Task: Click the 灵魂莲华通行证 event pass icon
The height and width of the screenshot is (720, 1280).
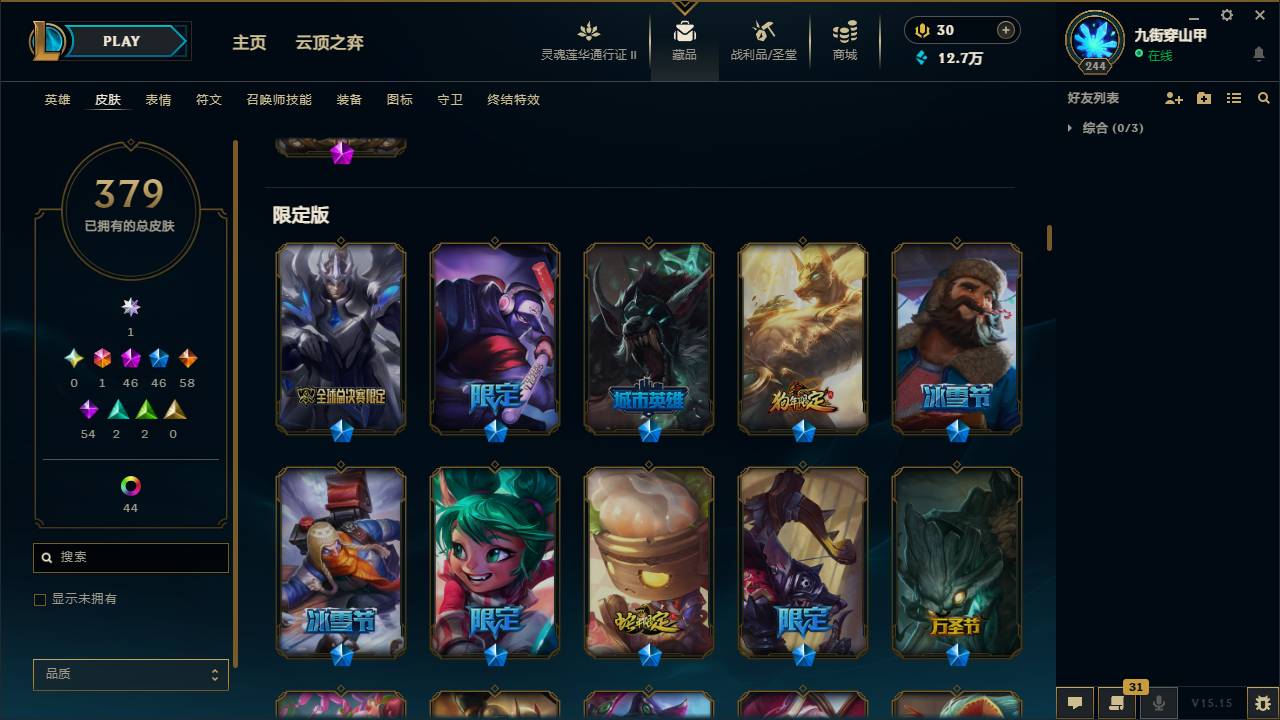Action: coord(588,31)
